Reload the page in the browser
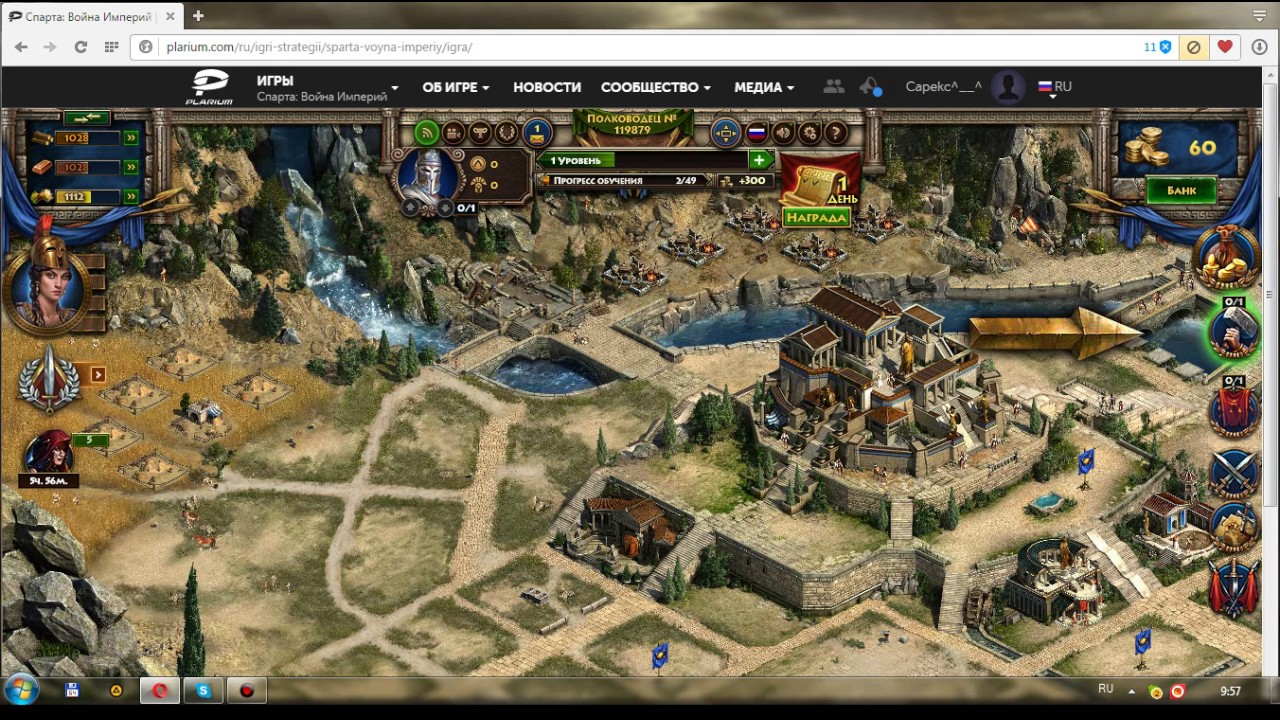This screenshot has height=720, width=1280. [81, 47]
